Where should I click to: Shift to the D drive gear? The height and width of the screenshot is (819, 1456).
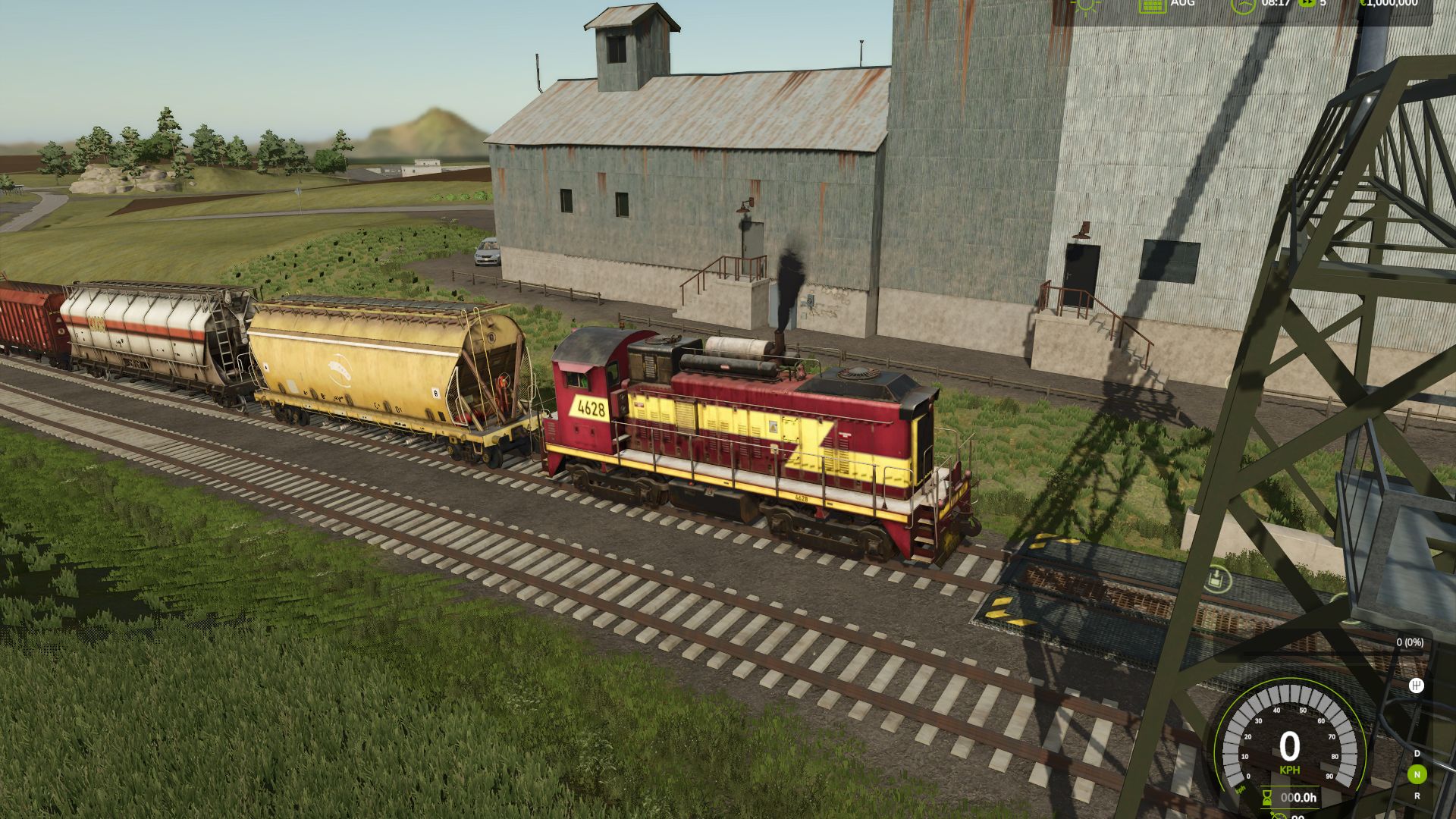(x=1417, y=753)
